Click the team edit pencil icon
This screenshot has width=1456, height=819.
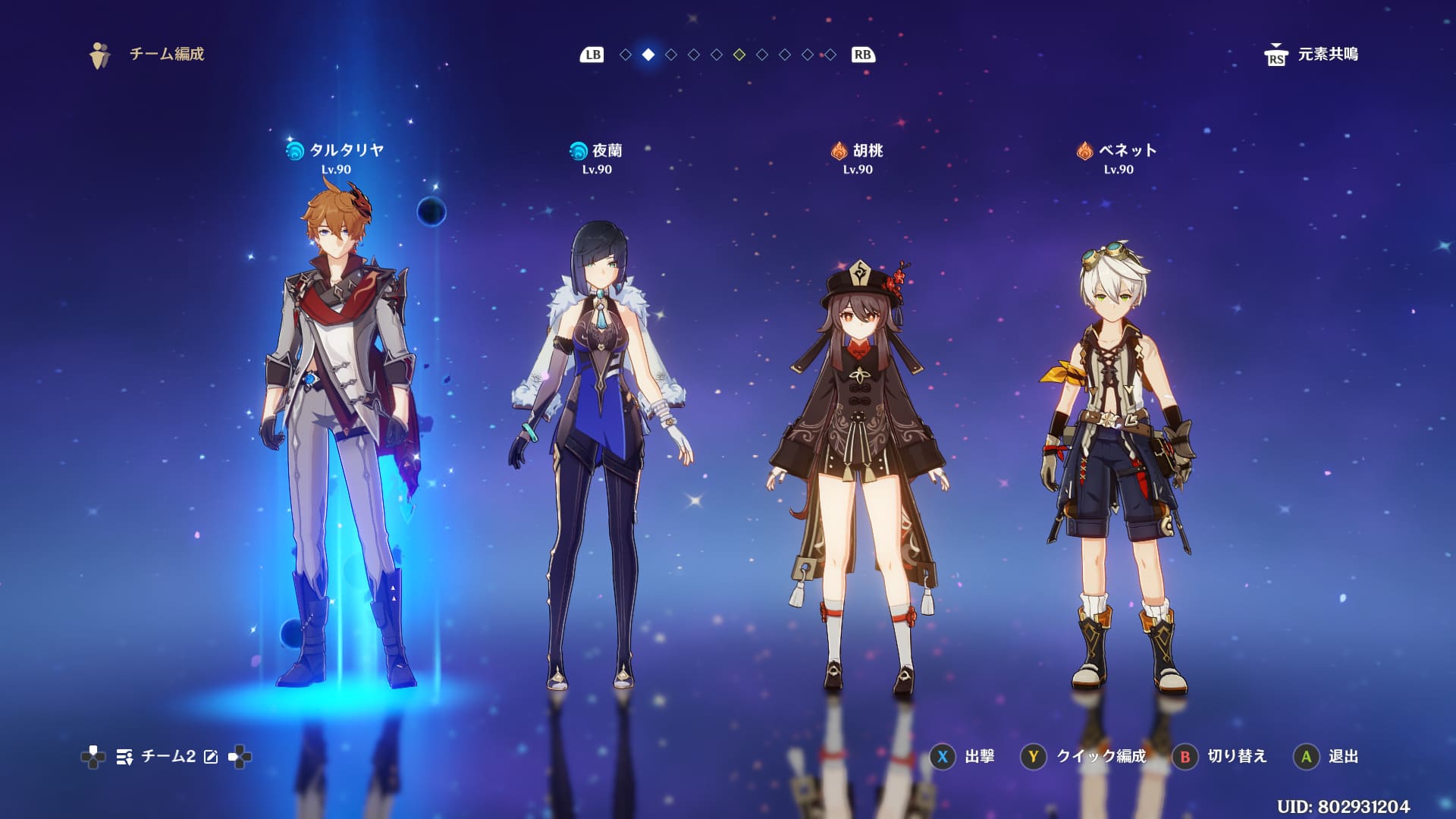211,756
